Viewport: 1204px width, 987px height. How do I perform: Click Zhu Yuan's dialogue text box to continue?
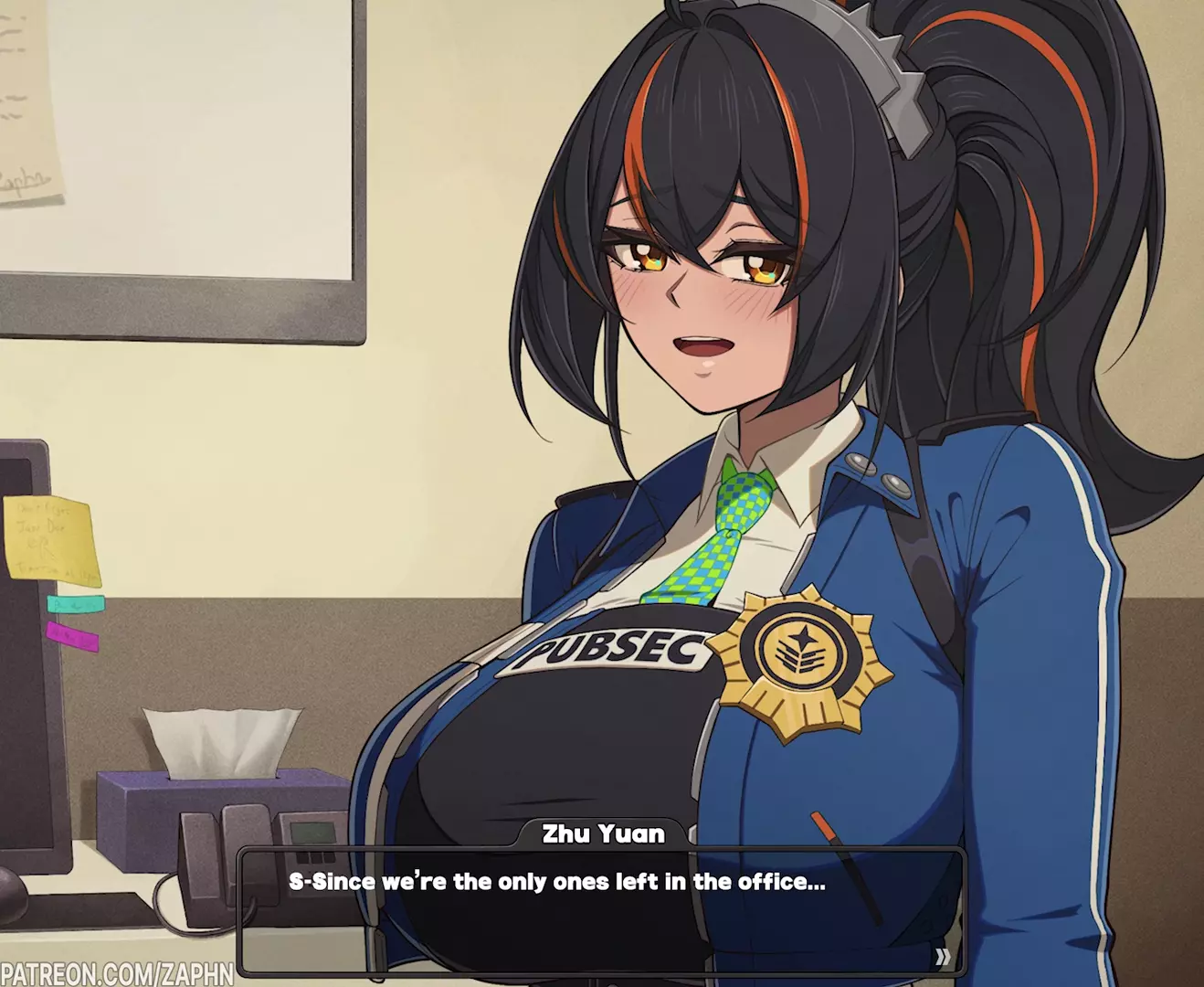click(x=601, y=914)
